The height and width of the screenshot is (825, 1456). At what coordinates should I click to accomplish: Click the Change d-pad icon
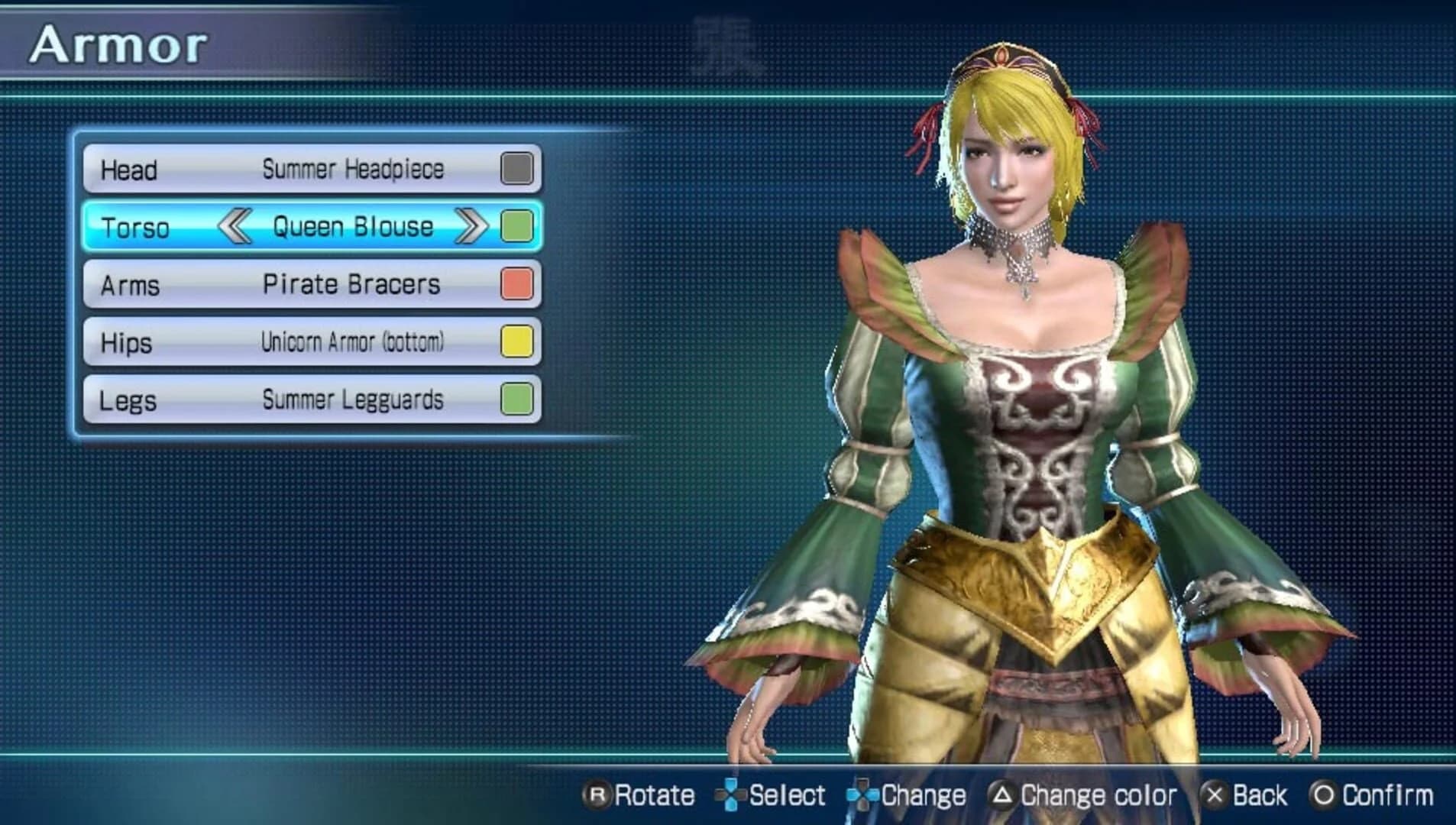pyautogui.click(x=862, y=795)
